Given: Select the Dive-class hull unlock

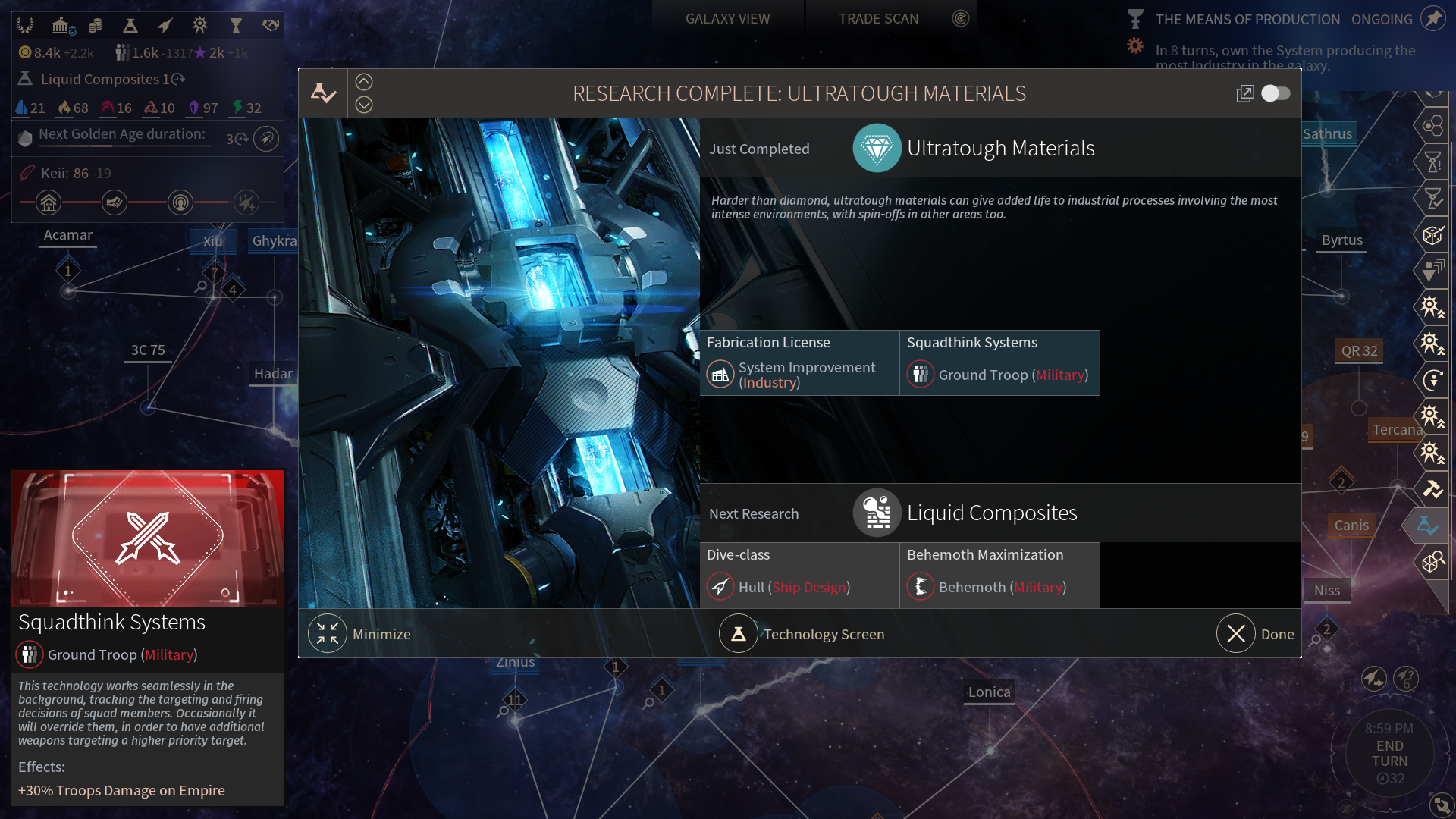Looking at the screenshot, I should pyautogui.click(x=799, y=576).
